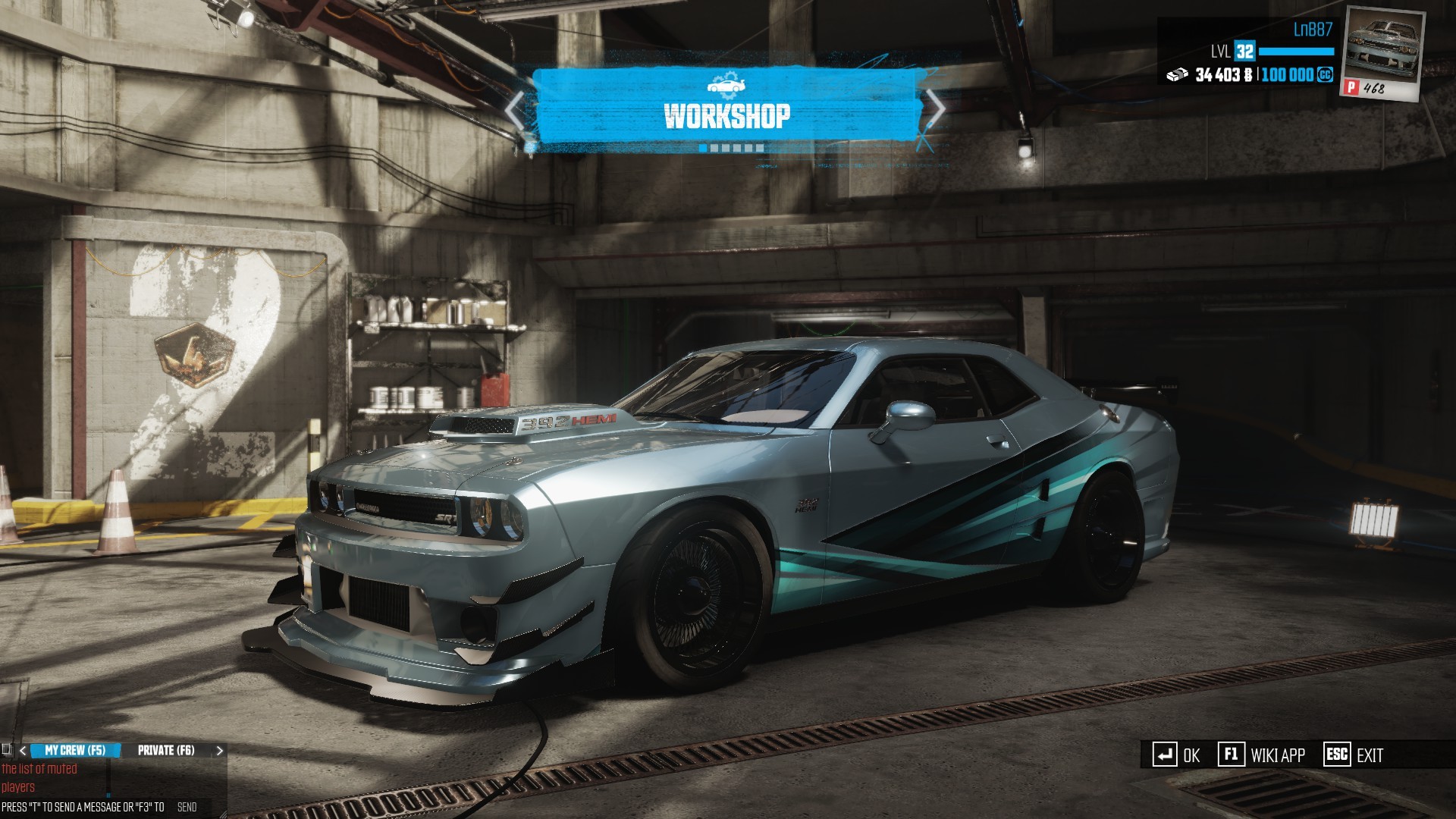The image size is (1456, 819).
Task: Click the chat channel right arrow
Action: 220,751
